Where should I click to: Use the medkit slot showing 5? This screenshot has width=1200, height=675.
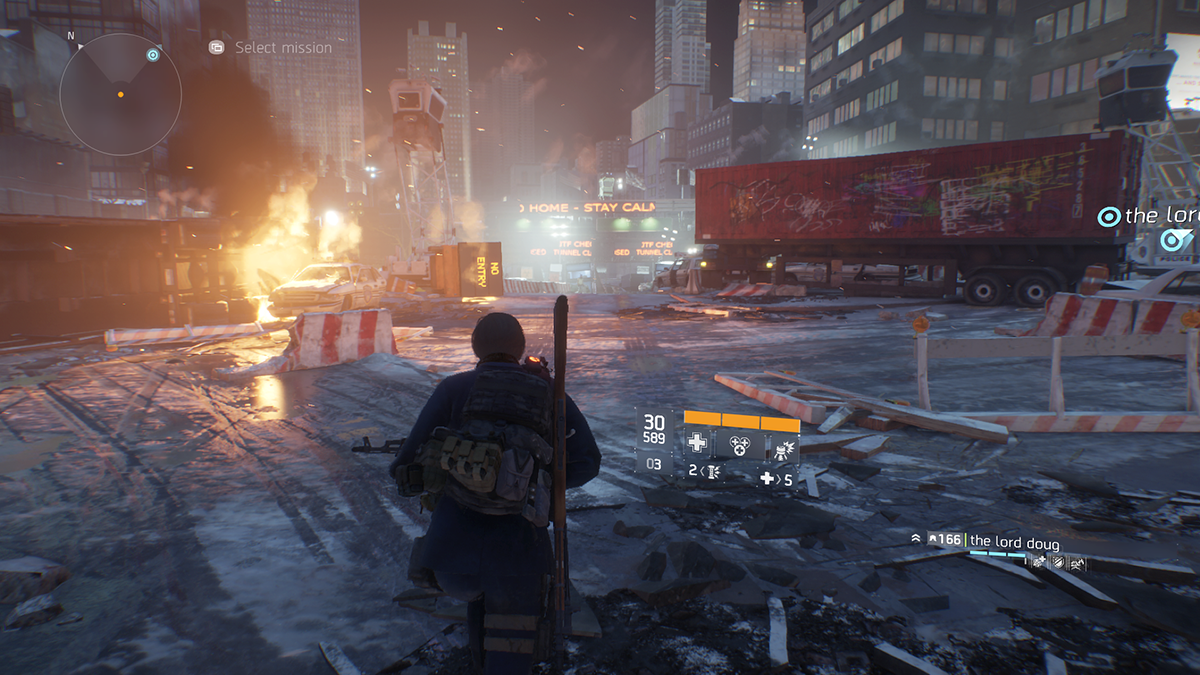click(776, 479)
